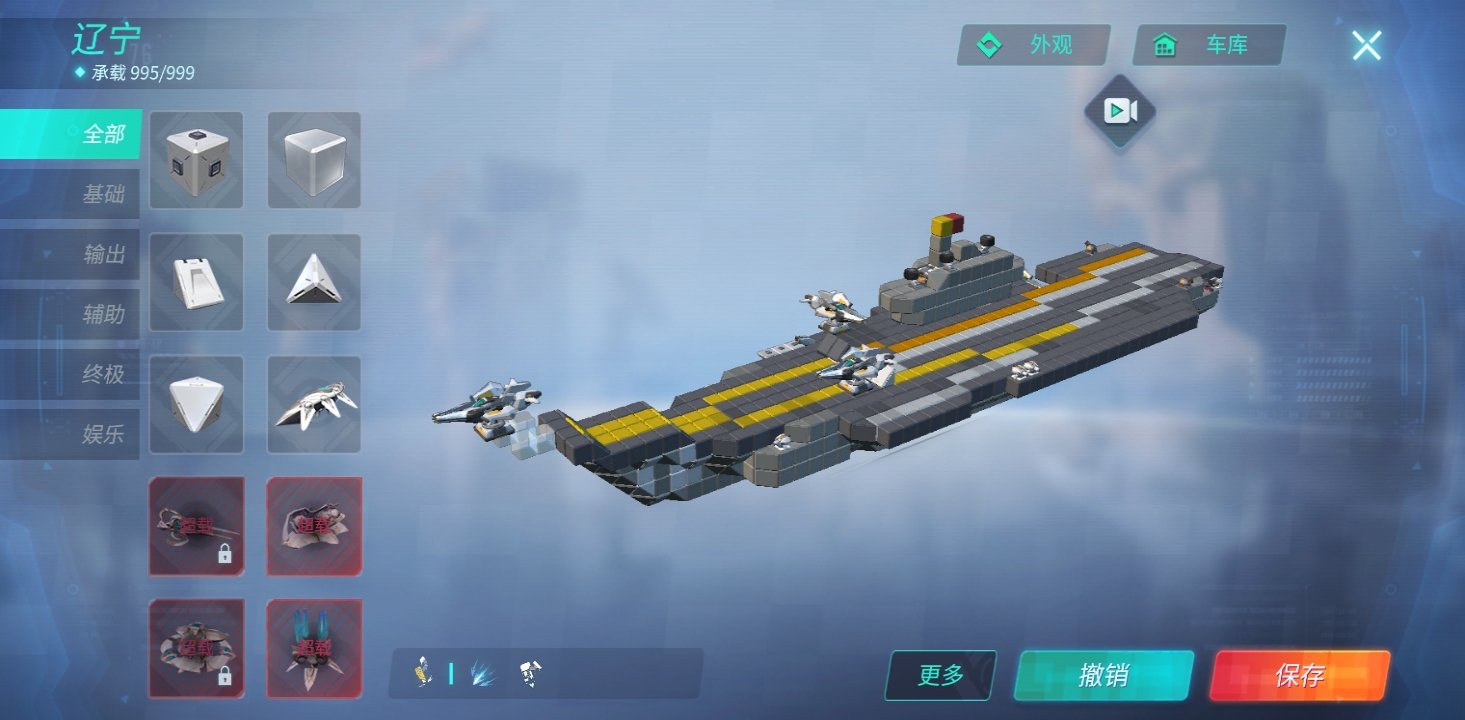The height and width of the screenshot is (720, 1465).
Task: Choose the rounded corner block
Action: pos(196,404)
